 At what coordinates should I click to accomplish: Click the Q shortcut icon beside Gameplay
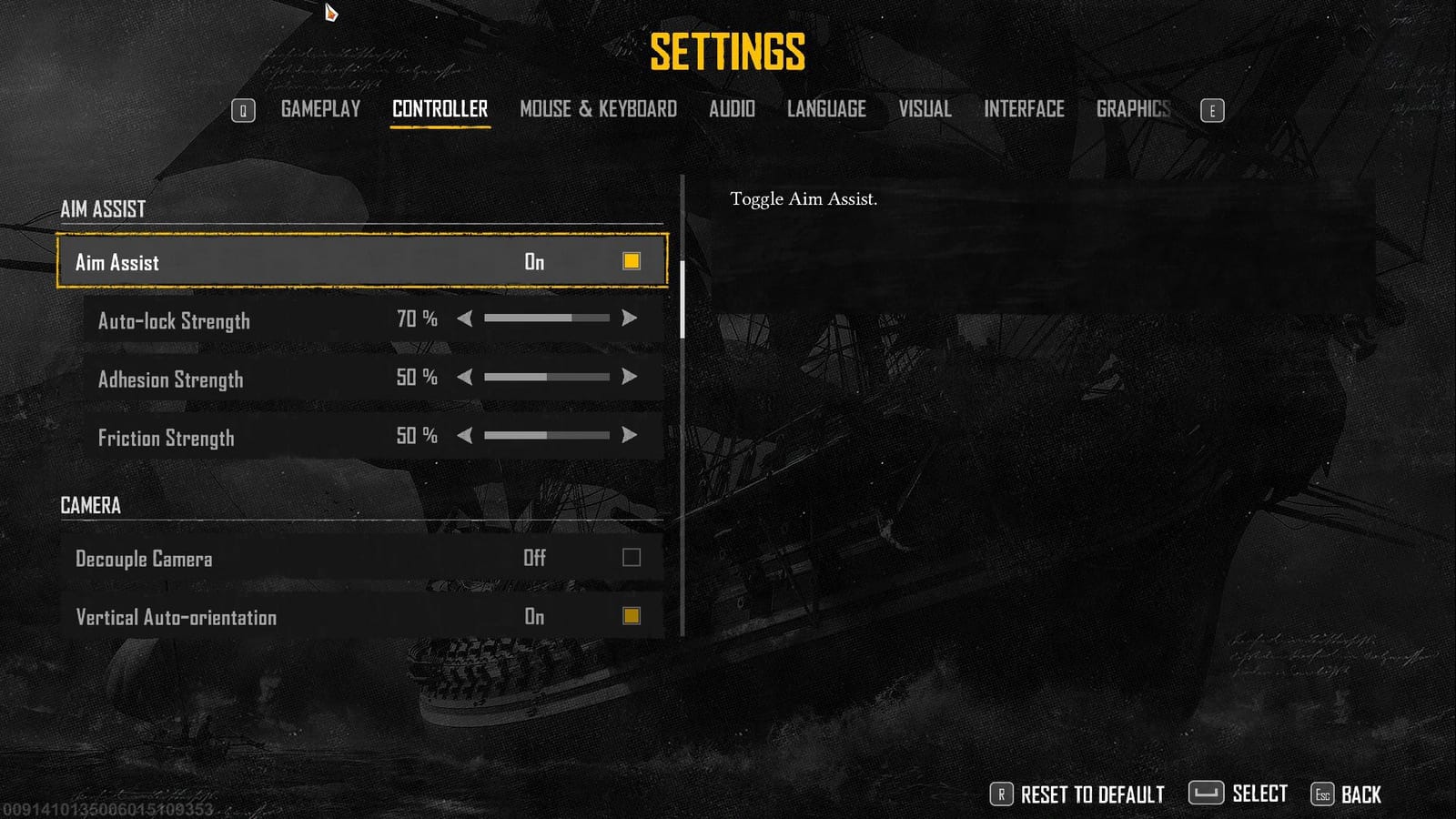click(x=243, y=109)
